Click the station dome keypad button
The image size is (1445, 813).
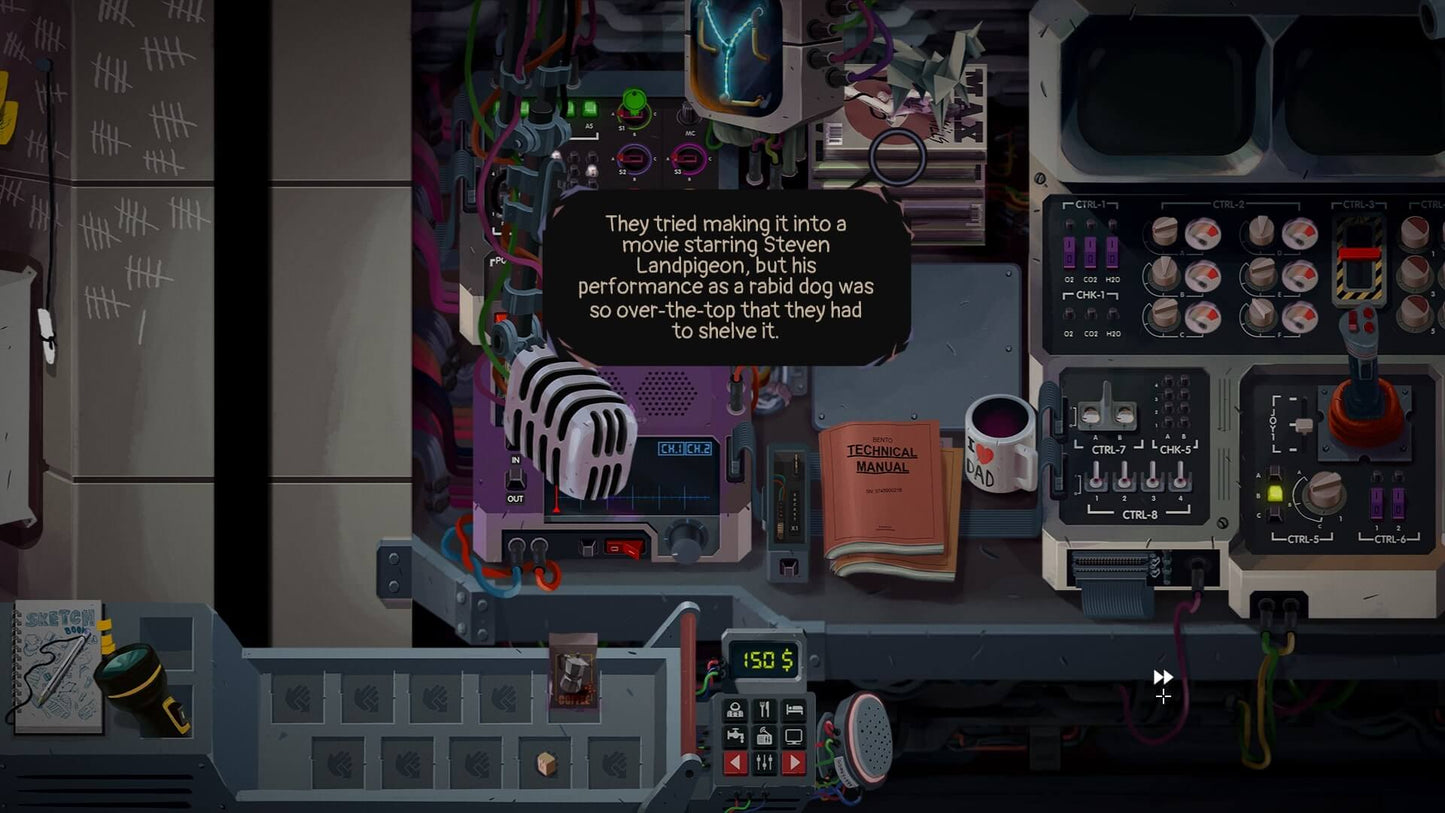(735, 710)
